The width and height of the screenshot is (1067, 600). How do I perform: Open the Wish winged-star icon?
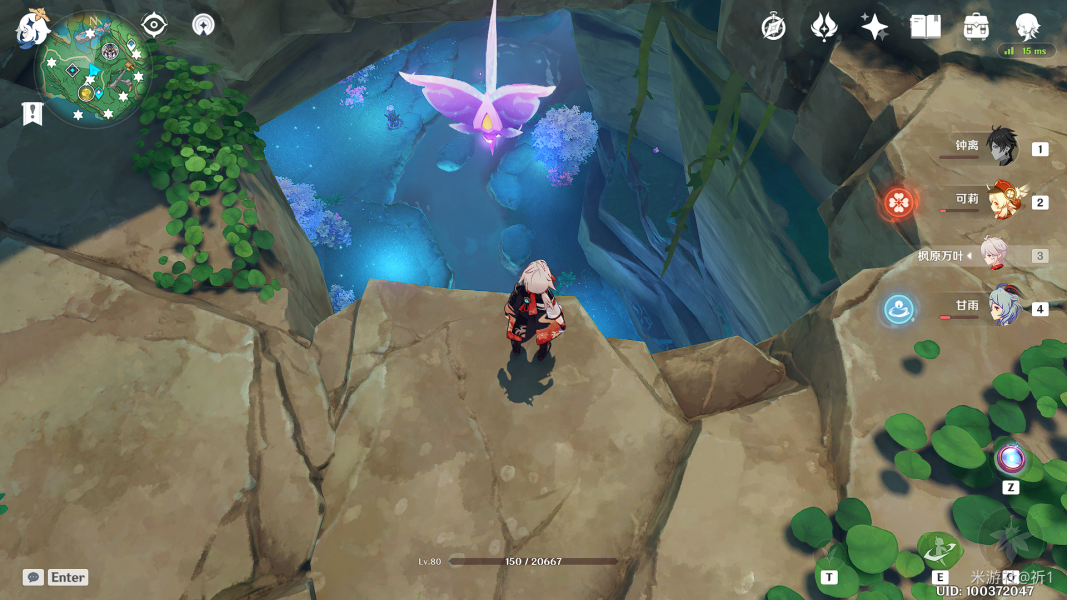[823, 27]
